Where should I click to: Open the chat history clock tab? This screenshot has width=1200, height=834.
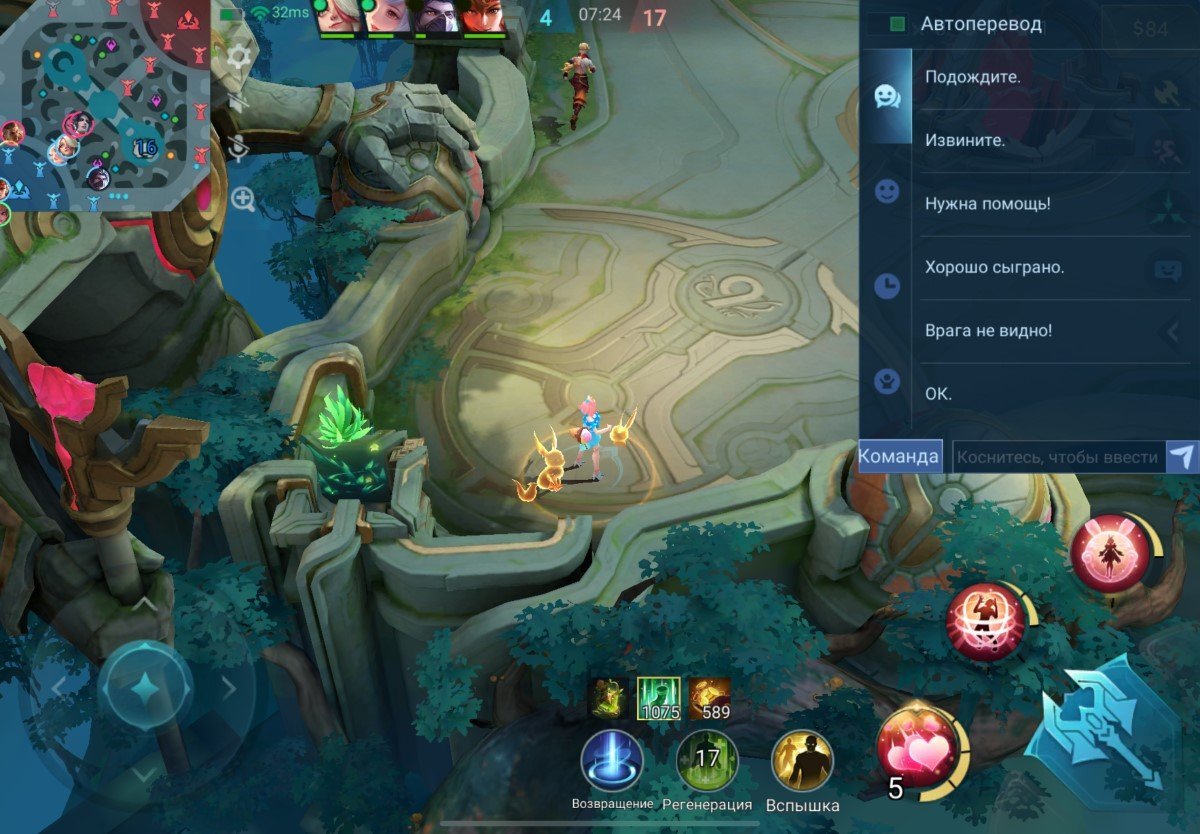886,287
